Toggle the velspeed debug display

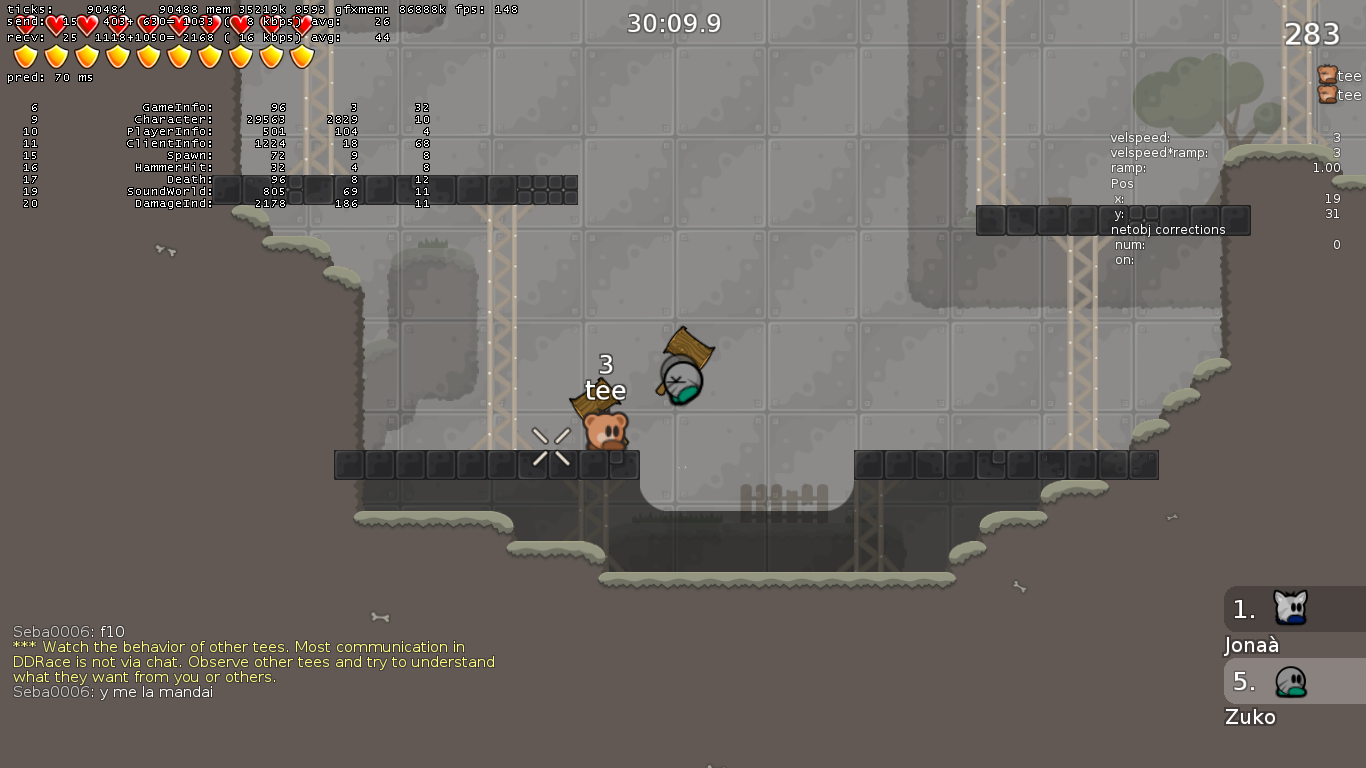click(x=1140, y=137)
